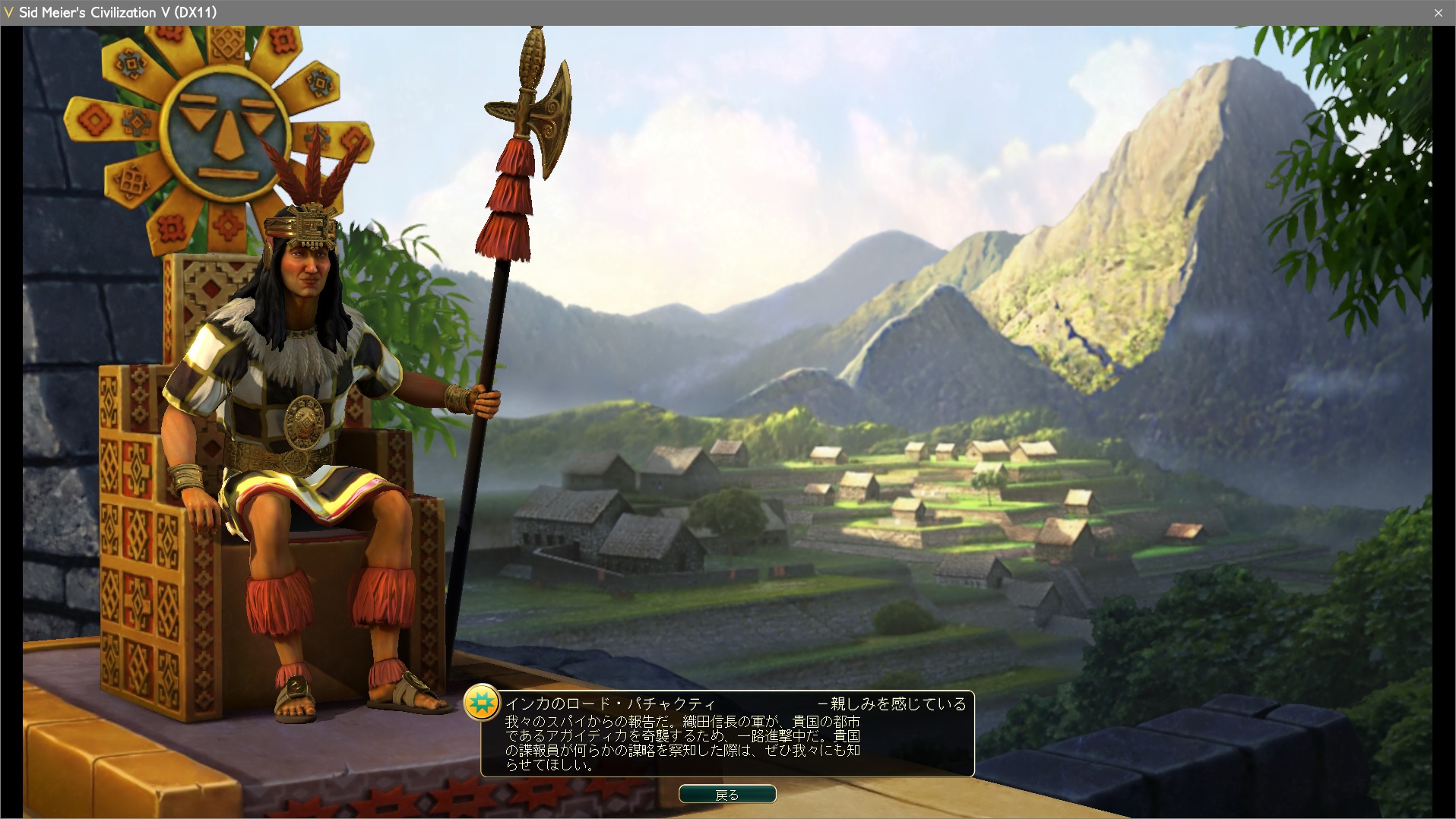
Task: Close the Civilization V window
Action: click(1438, 13)
